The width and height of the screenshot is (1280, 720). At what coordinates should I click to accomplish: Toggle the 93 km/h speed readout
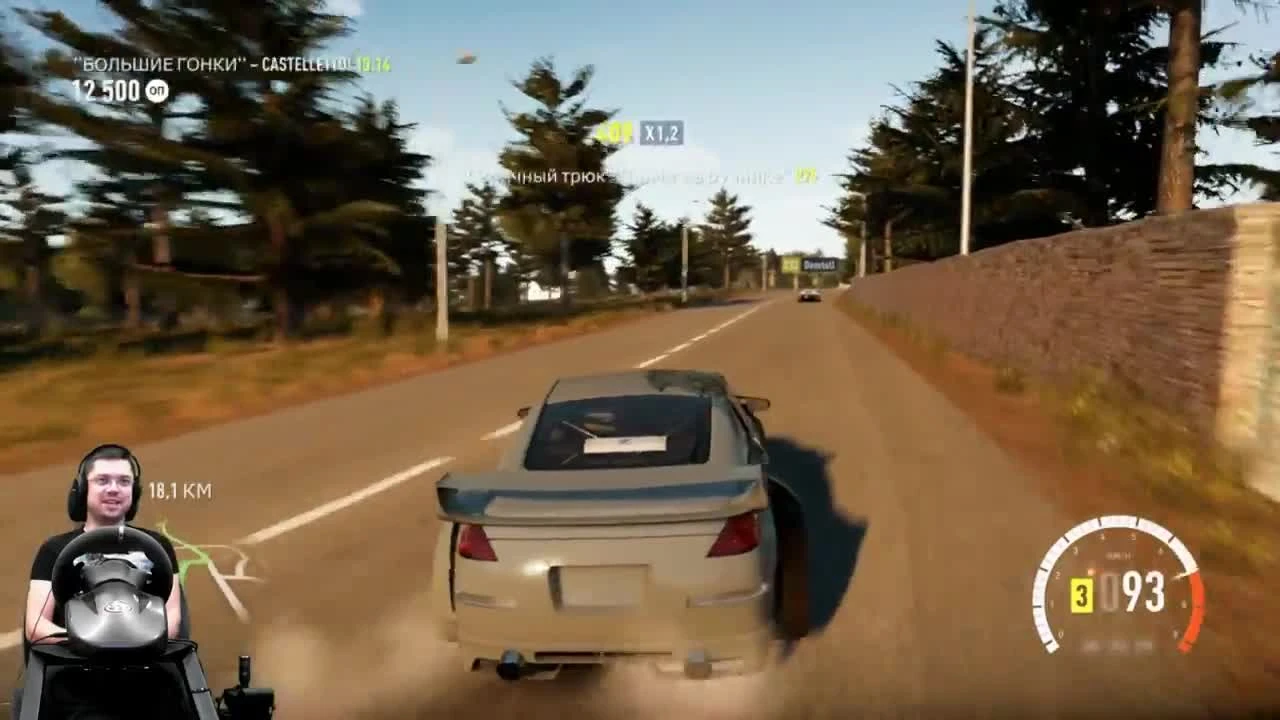1142,590
